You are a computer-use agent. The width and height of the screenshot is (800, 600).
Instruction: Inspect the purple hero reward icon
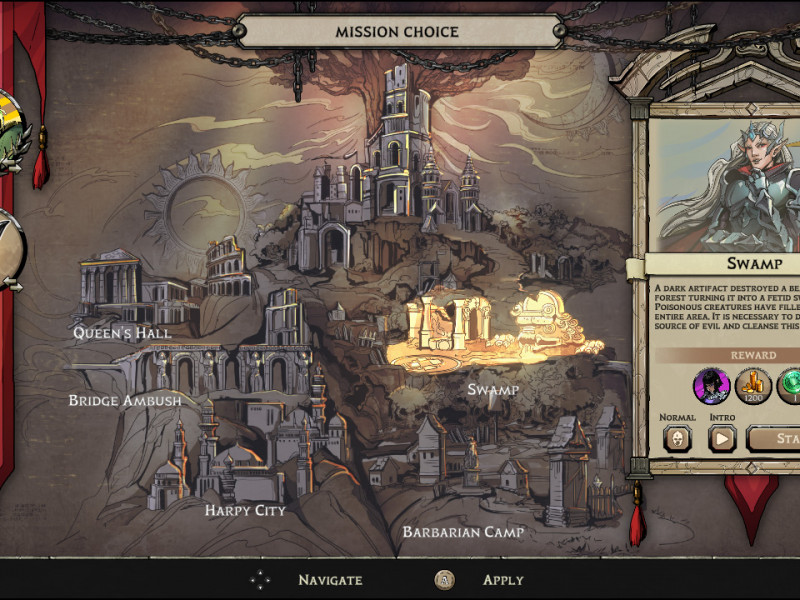point(711,385)
